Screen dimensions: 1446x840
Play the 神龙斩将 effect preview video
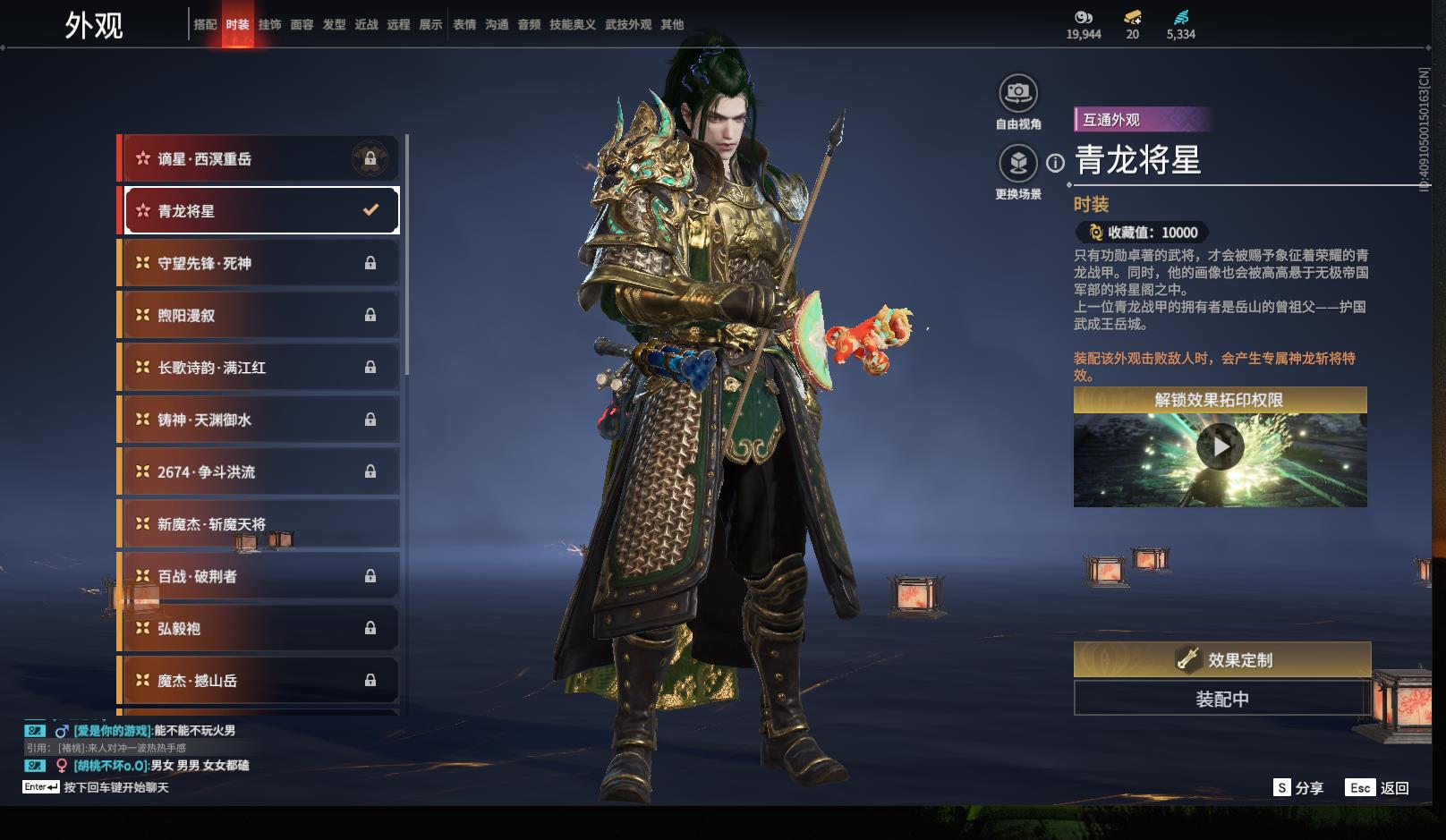point(1220,445)
